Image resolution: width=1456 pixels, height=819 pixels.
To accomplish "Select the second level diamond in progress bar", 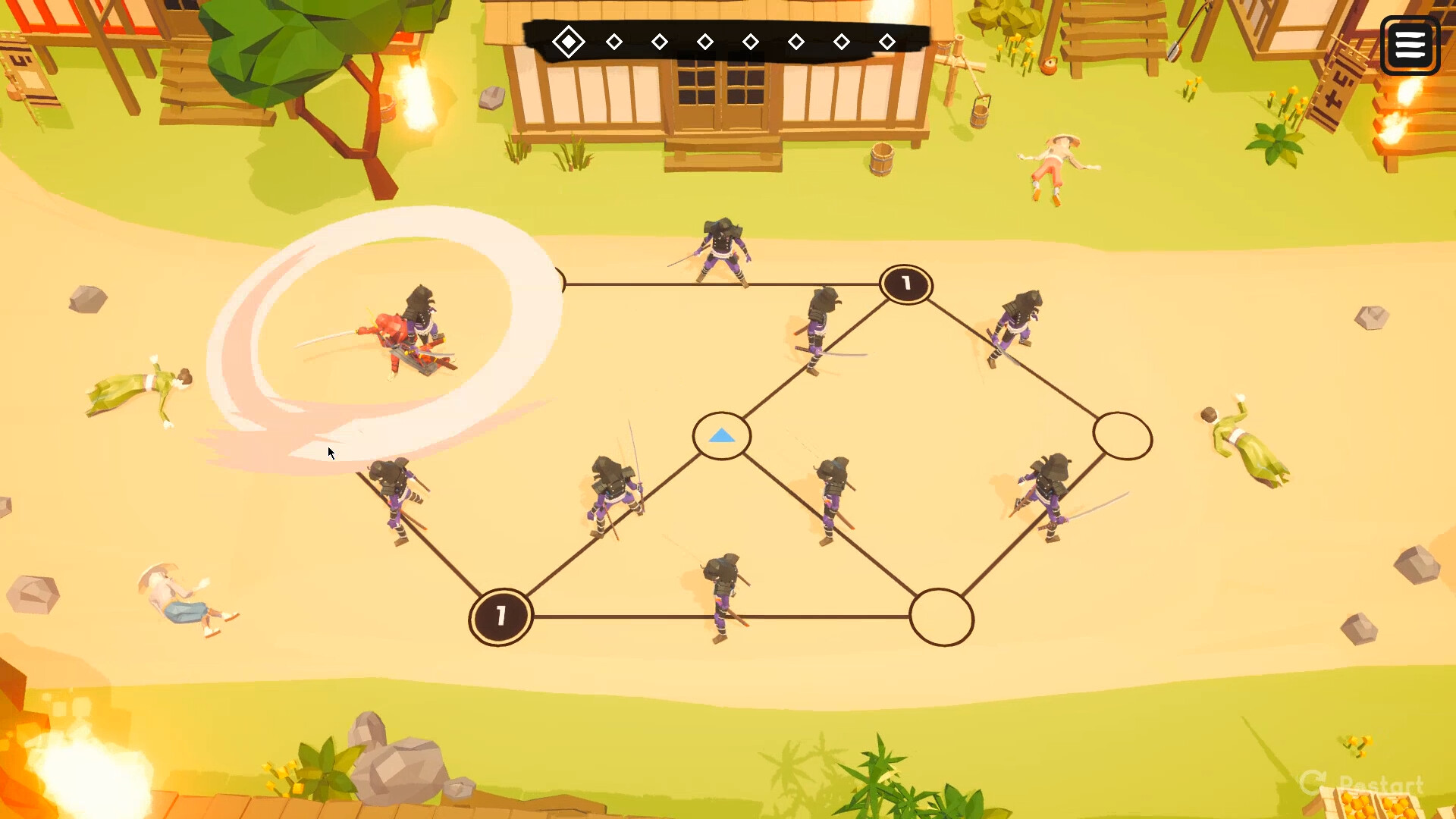I will 614,41.
